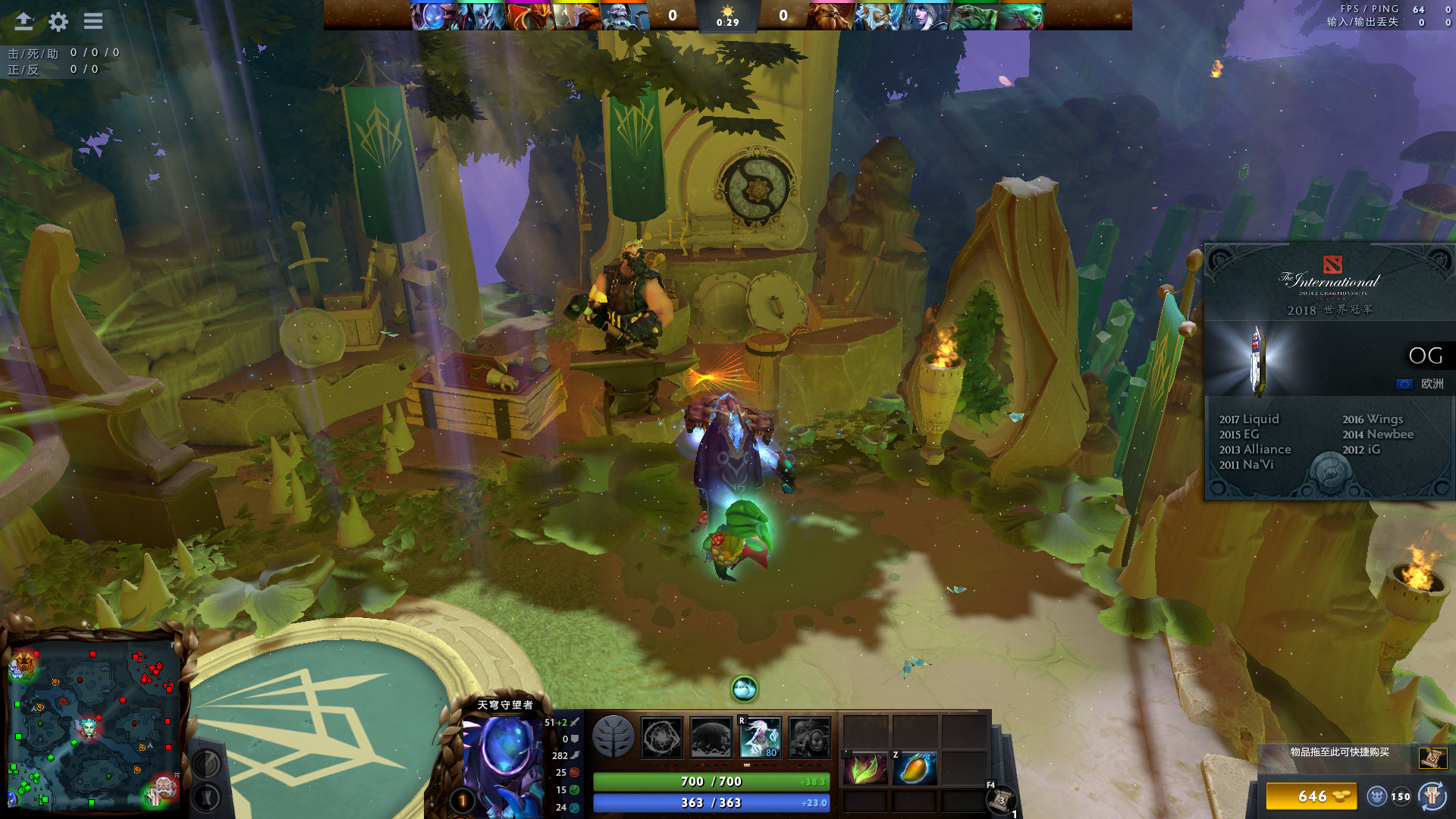The image size is (1456, 819).
Task: Select the Magnetic Field ability icon
Action: [x=711, y=737]
